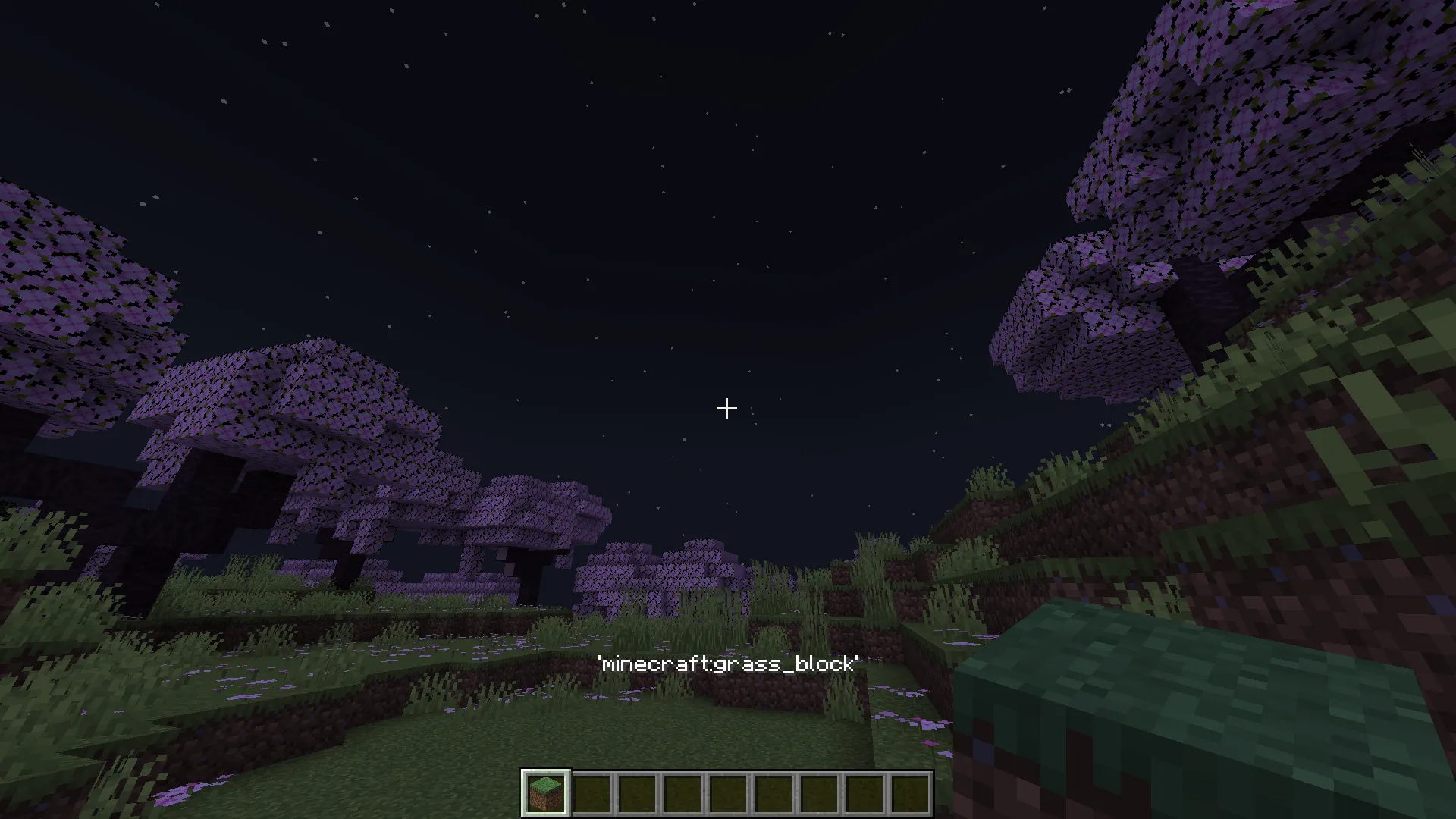Click the eighth hotbar slot
1456x819 pixels.
pos(864,790)
